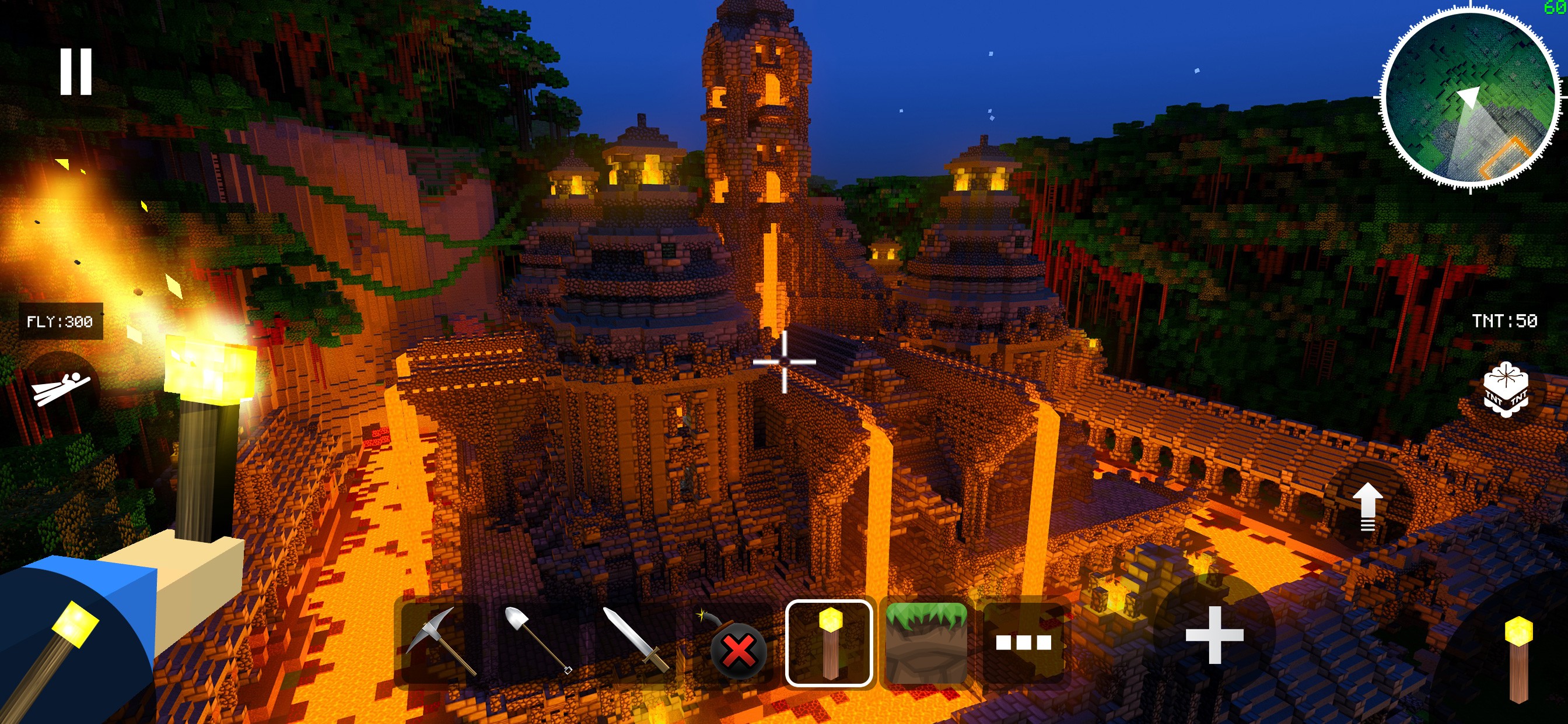Toggle fly mode with the flying figure icon
Screen dimensions: 1568x724
61,388
